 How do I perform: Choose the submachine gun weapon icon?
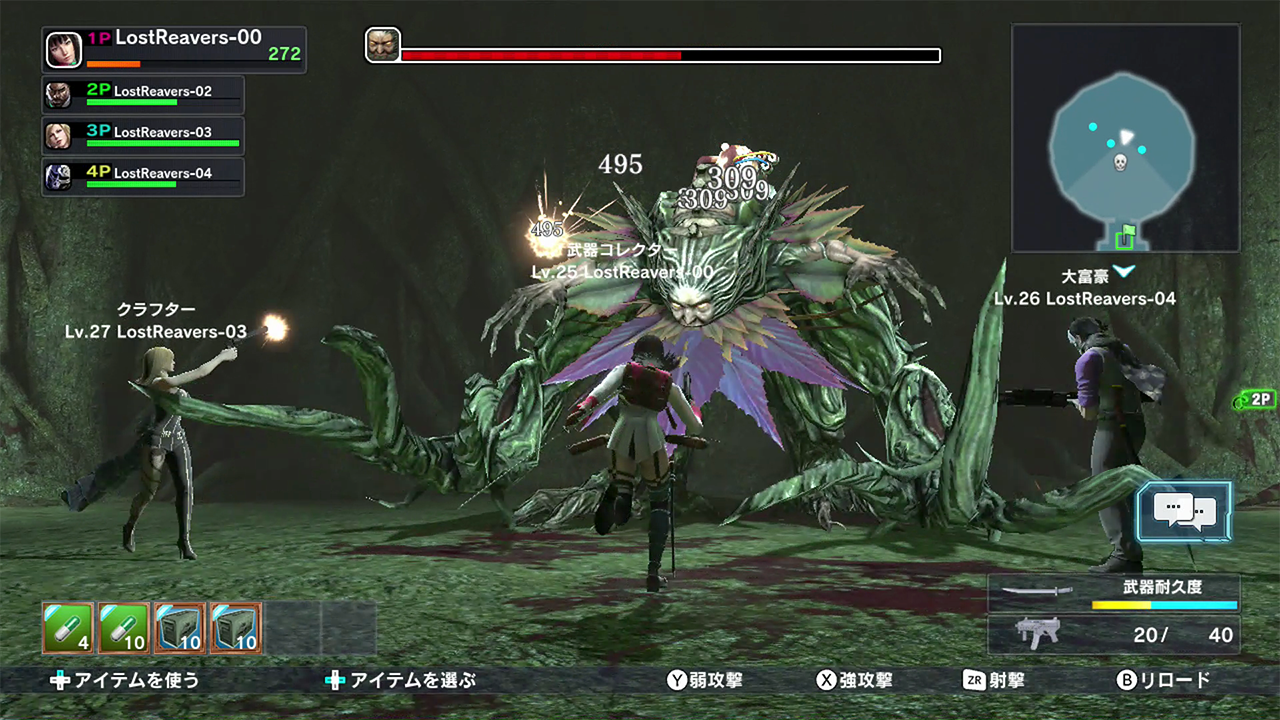(x=1037, y=634)
